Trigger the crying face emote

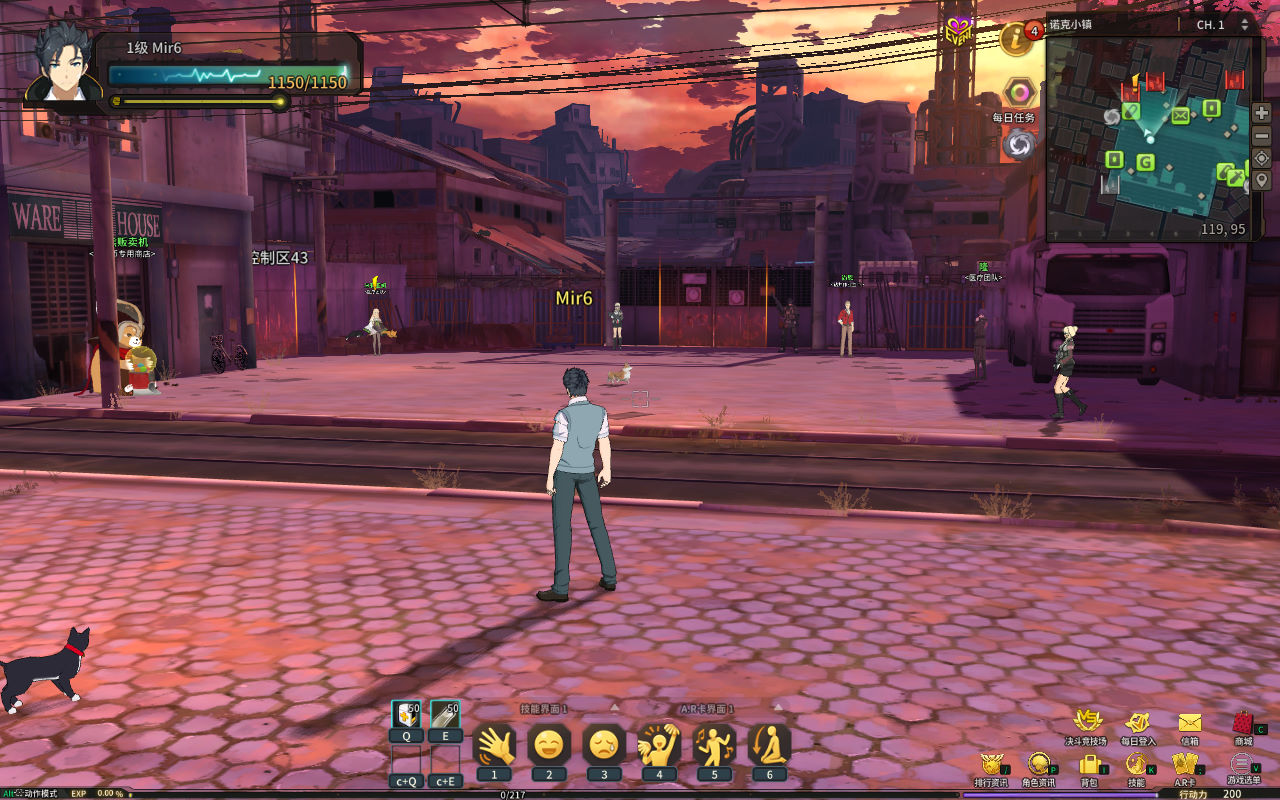click(x=604, y=745)
